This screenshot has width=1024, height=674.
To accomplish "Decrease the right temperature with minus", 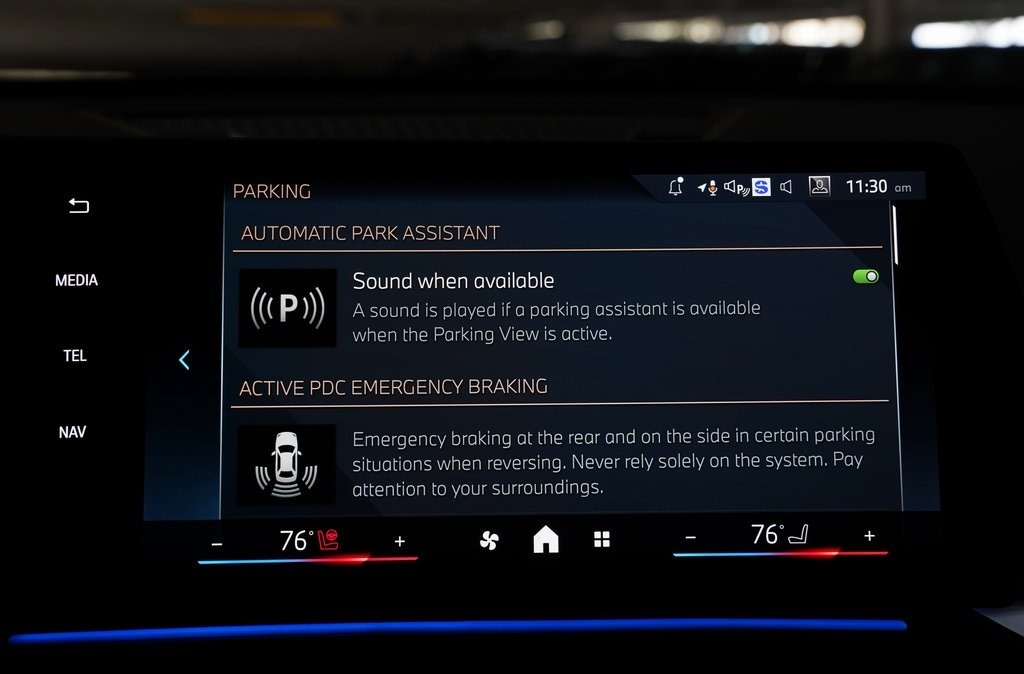I will 690,538.
